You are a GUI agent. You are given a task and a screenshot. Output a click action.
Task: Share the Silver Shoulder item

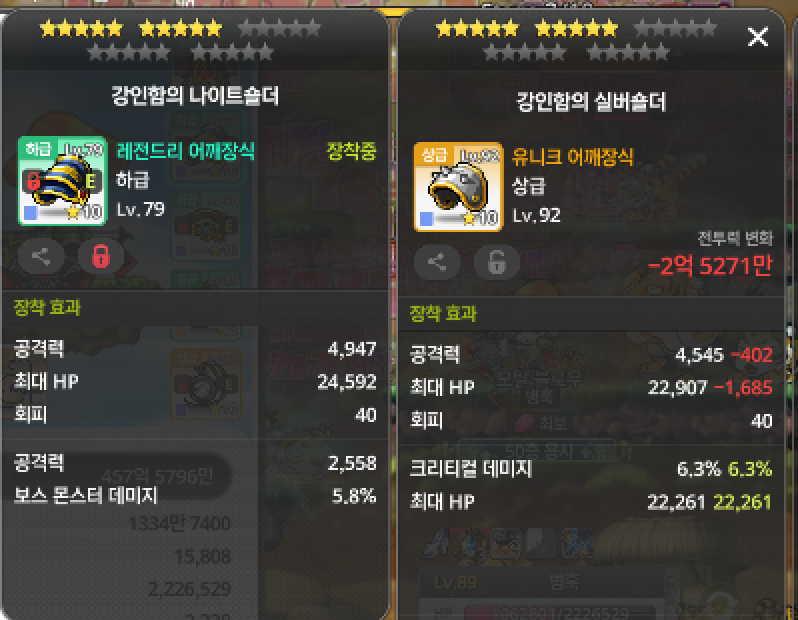pos(437,263)
